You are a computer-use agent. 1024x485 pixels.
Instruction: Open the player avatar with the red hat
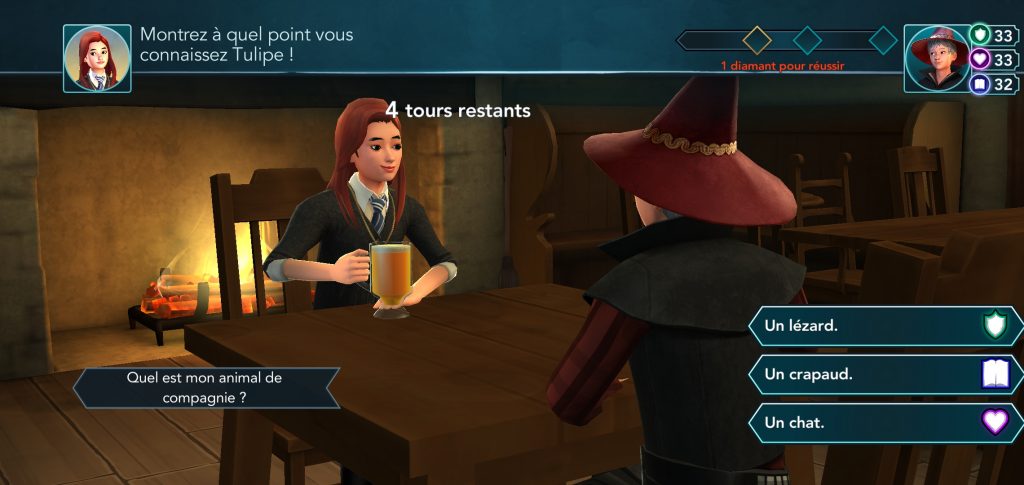937,58
